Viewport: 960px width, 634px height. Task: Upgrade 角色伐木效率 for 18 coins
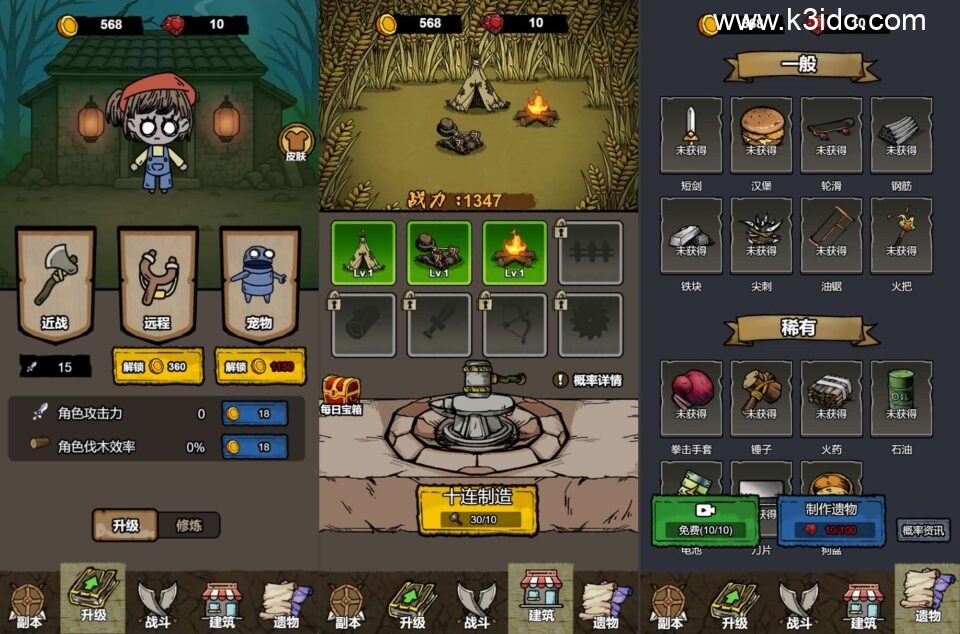click(x=254, y=447)
